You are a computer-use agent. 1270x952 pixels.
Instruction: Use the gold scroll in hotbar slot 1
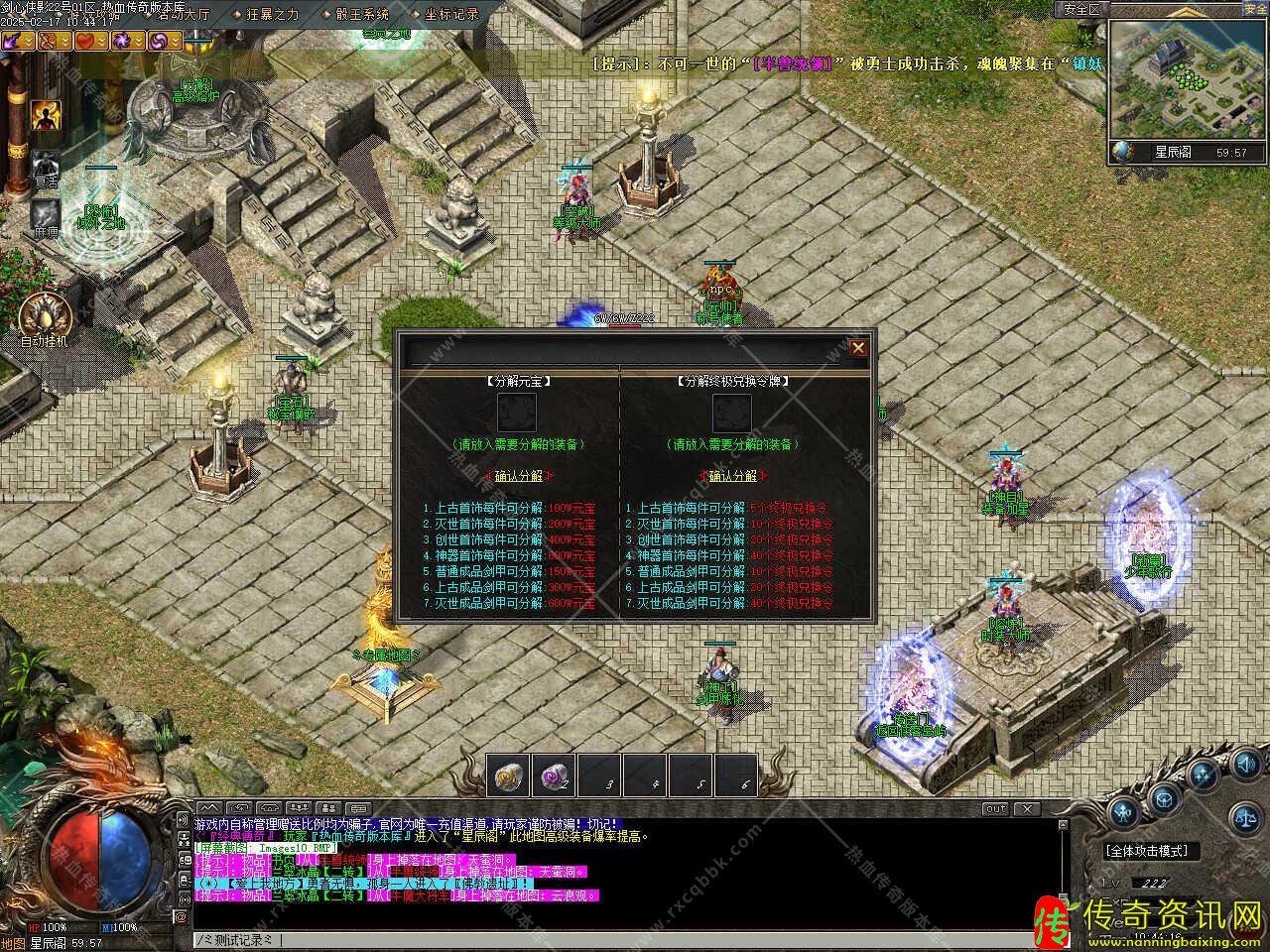coord(510,776)
